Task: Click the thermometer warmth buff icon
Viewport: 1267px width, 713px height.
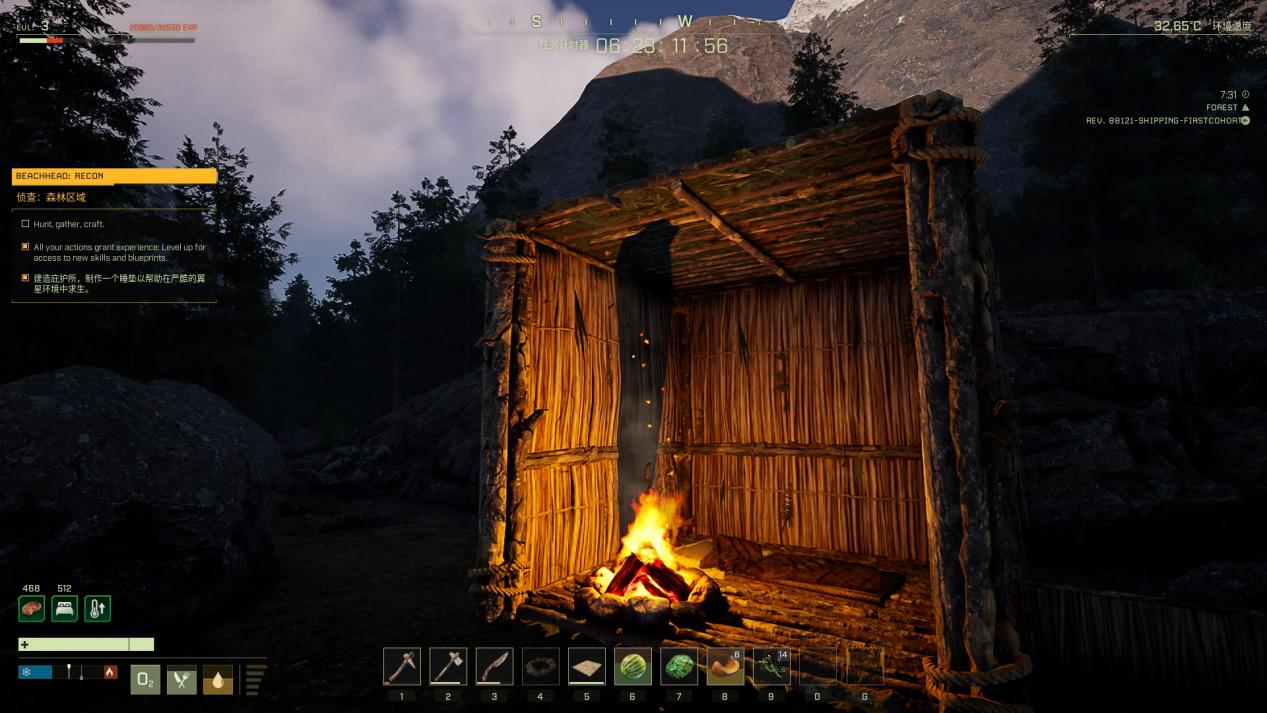Action: 97,608
